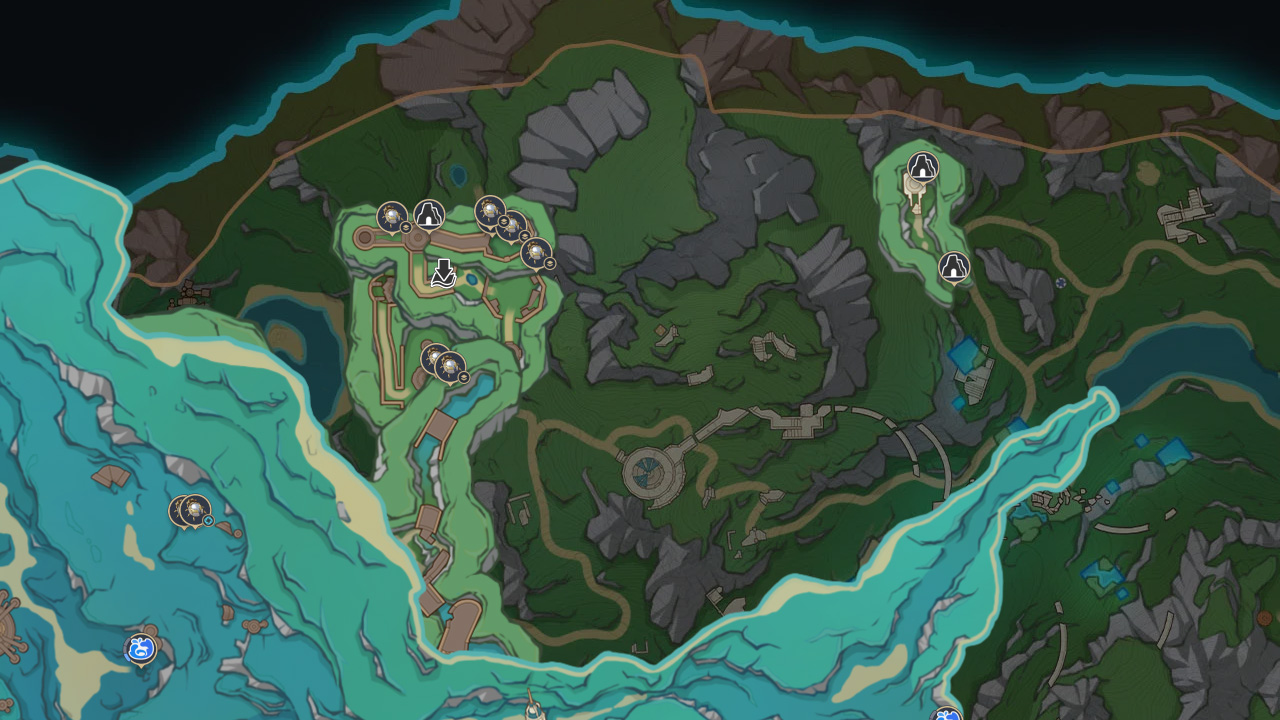Toggle the badge below the rightmost northern orb marker
Image resolution: width=1280 pixels, height=720 pixels.
click(x=552, y=263)
